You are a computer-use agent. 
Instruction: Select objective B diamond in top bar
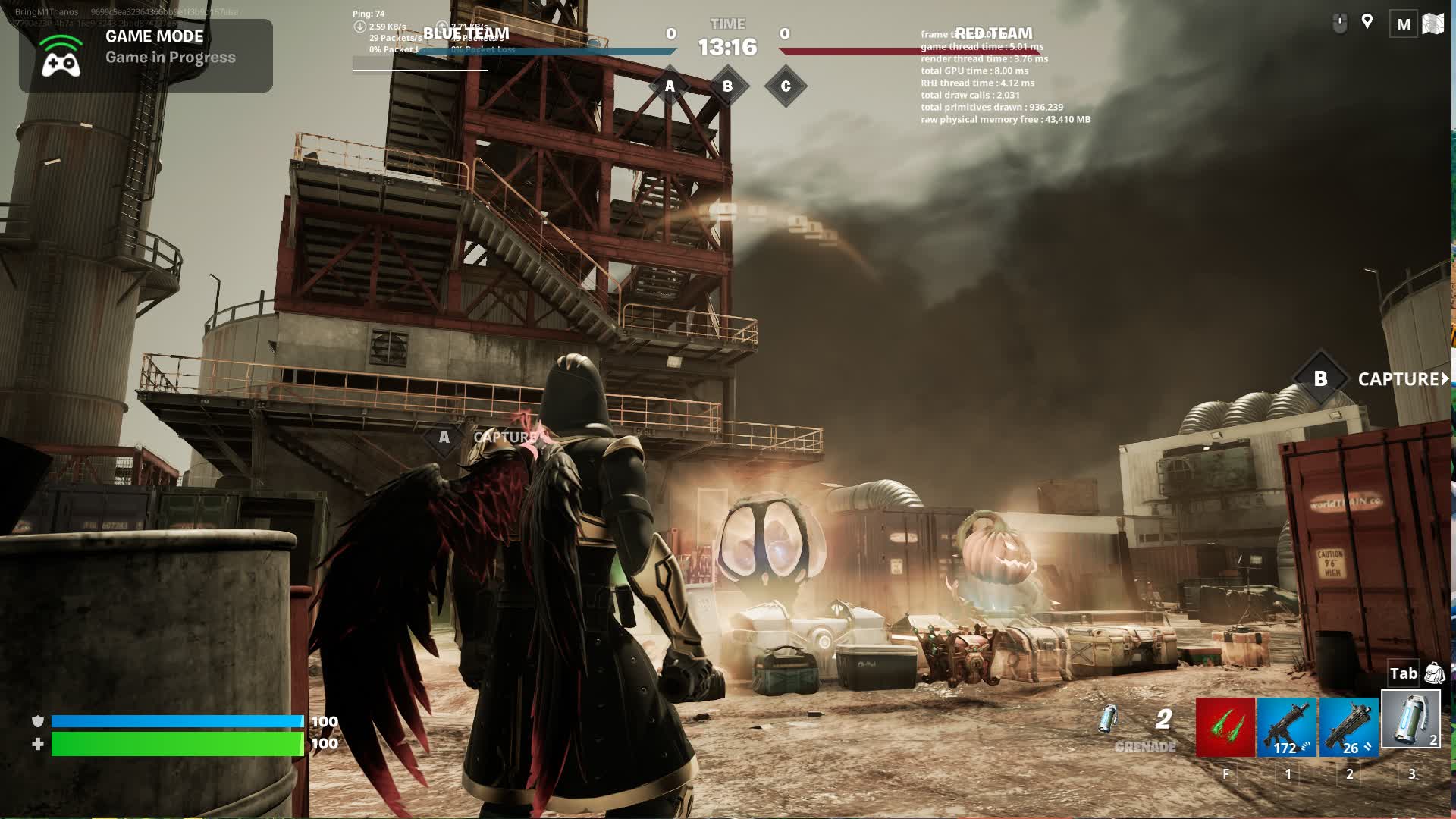[727, 86]
